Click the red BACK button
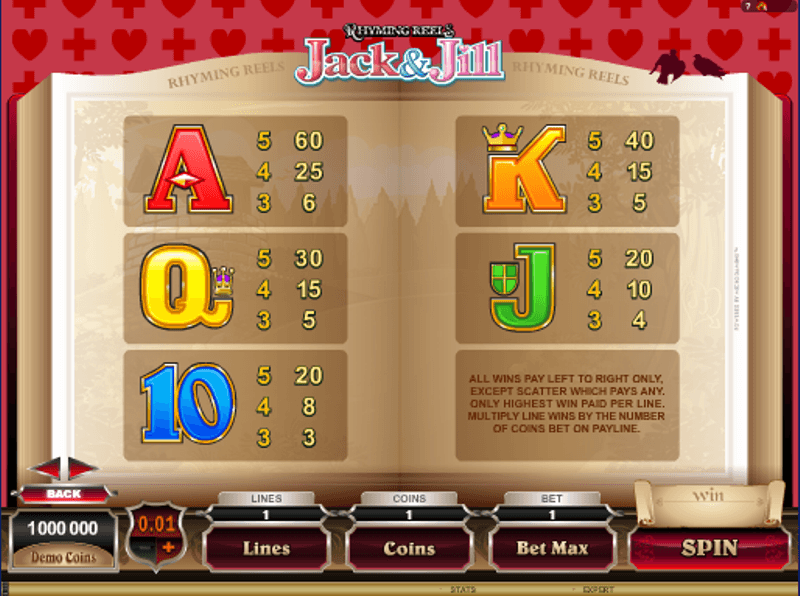The height and width of the screenshot is (596, 800). point(63,494)
